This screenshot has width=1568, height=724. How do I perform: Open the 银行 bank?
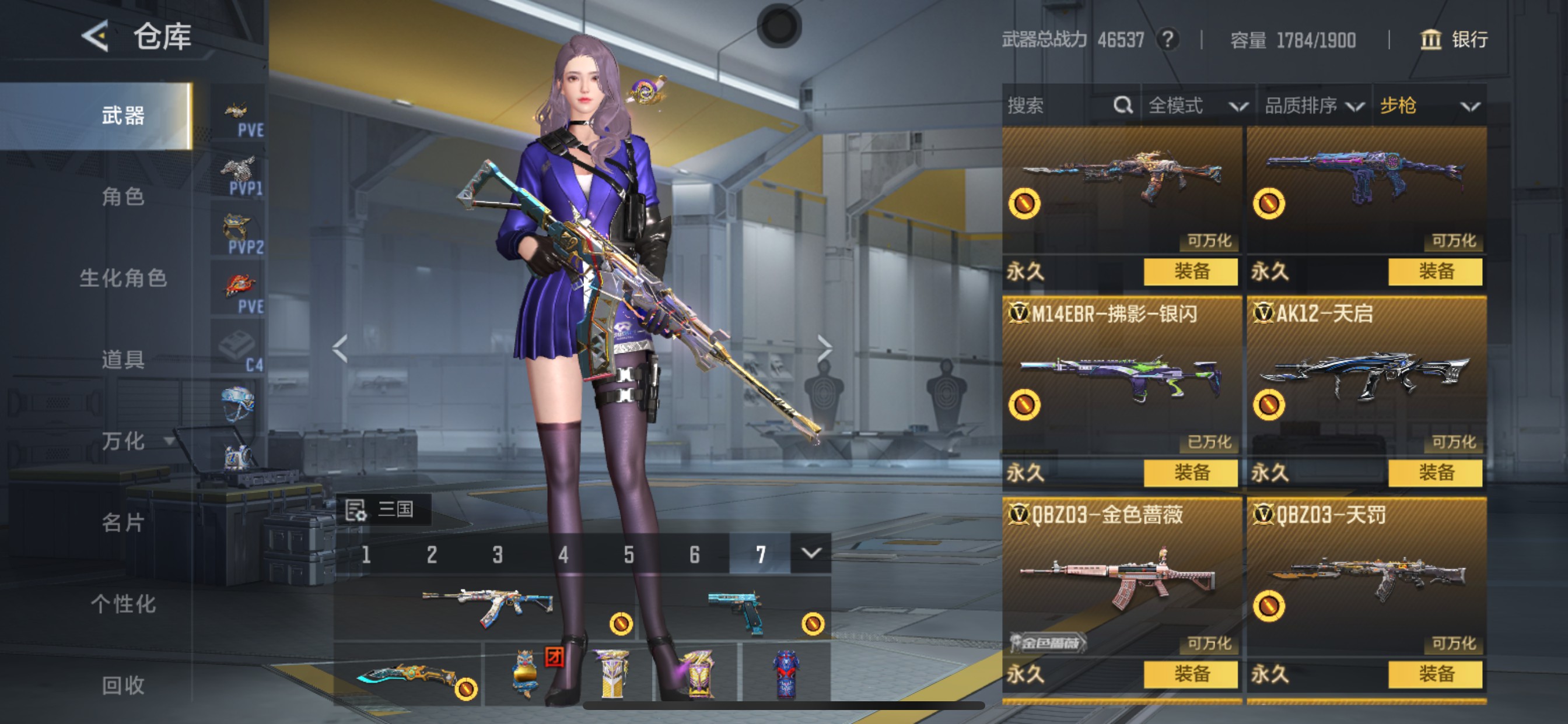click(1455, 40)
